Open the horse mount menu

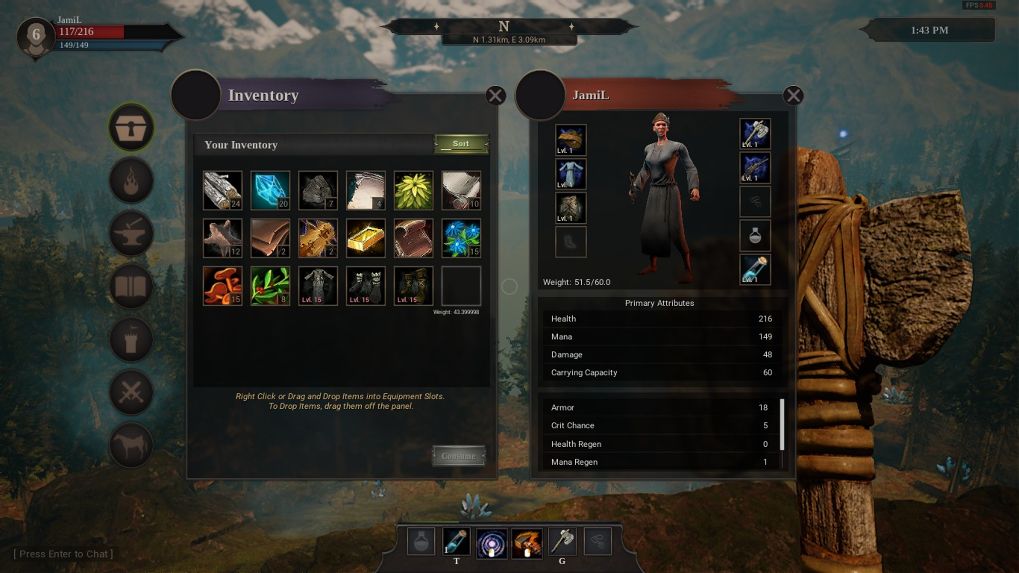click(x=131, y=445)
